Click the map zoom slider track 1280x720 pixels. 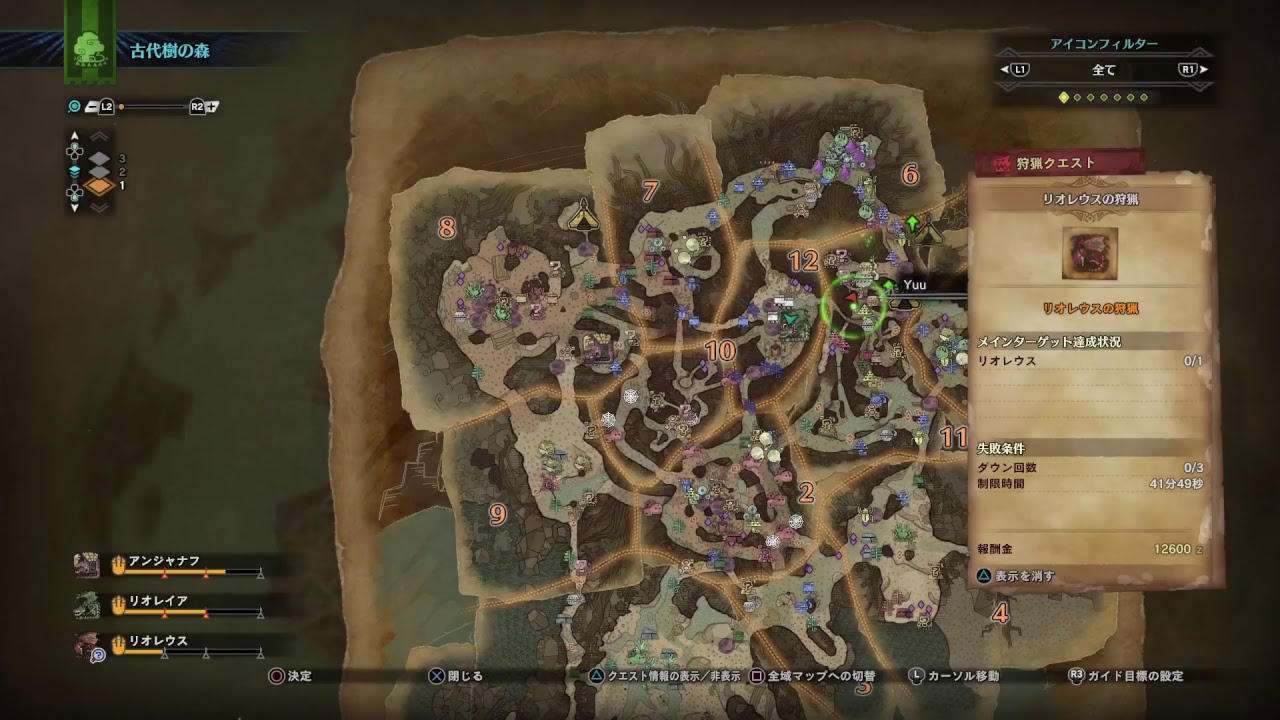(x=155, y=106)
